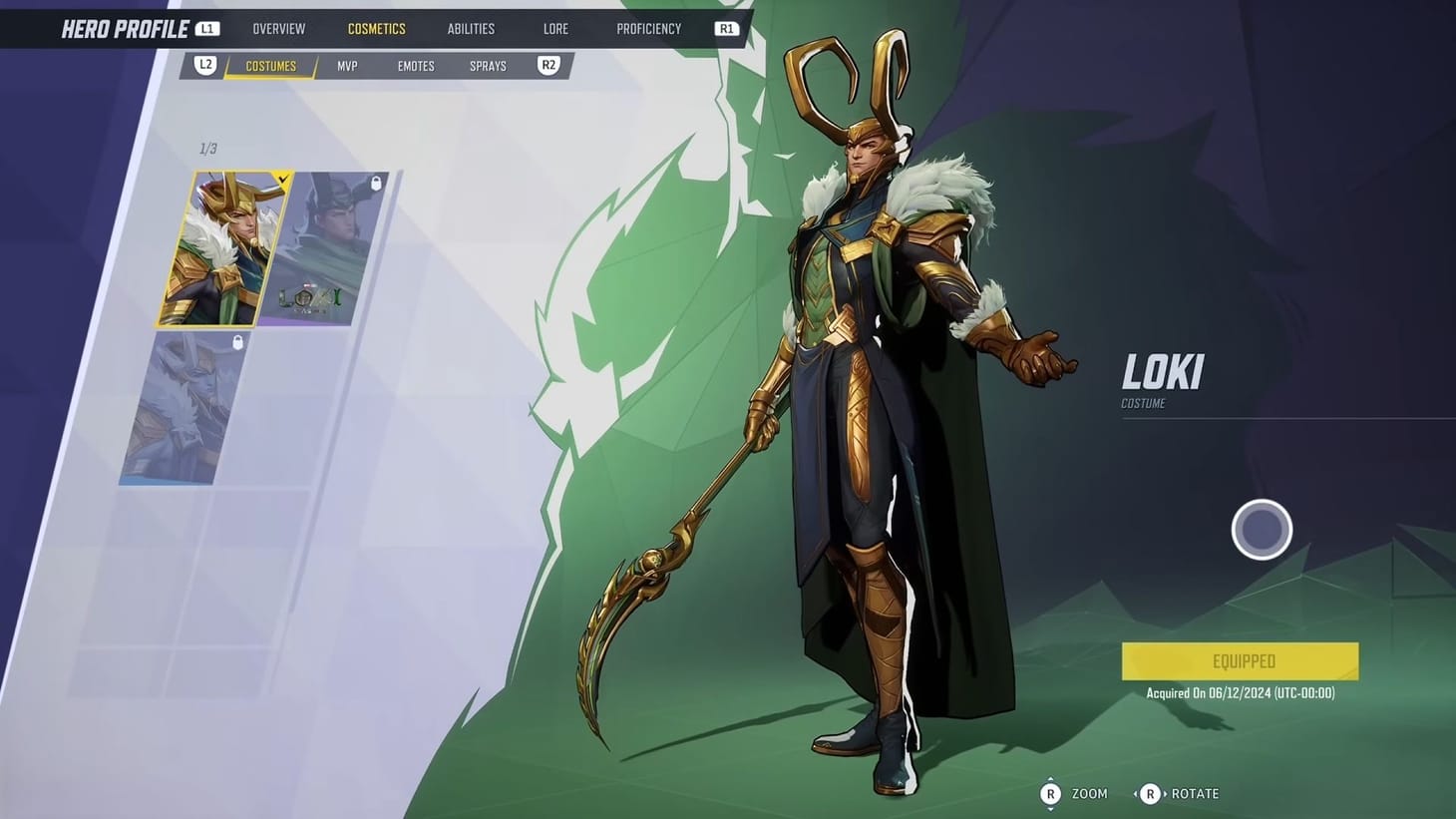Switch to the Abilities tab
Viewport: 1456px width, 819px height.
470,28
